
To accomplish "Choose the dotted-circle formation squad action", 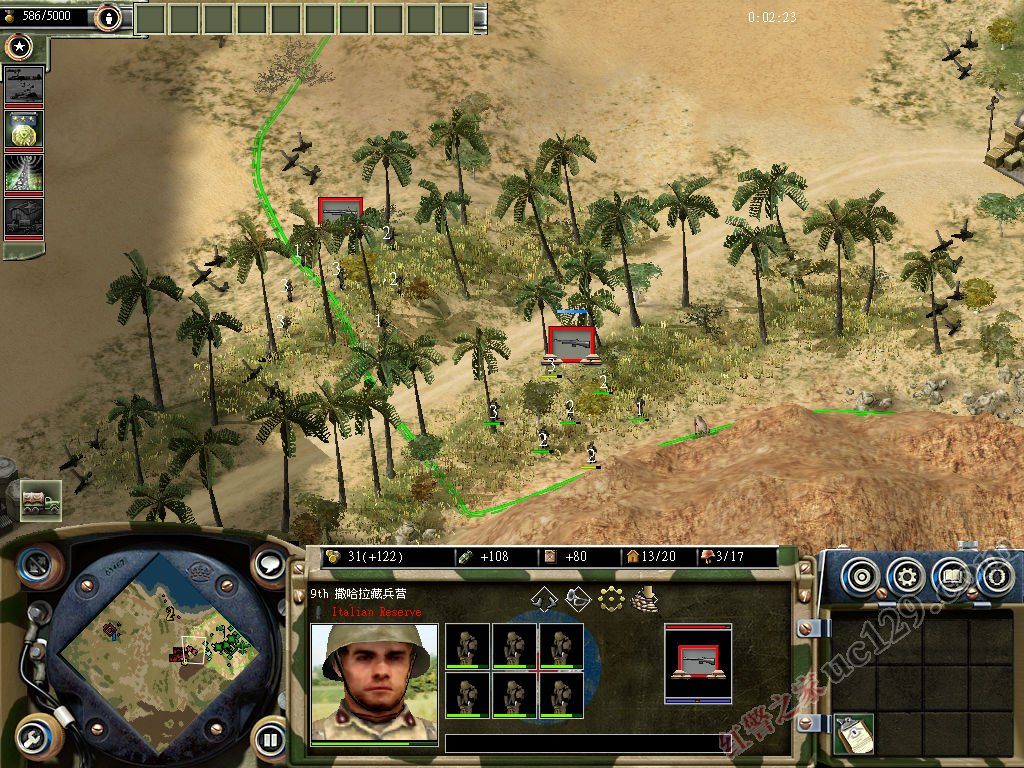I will (x=610, y=598).
